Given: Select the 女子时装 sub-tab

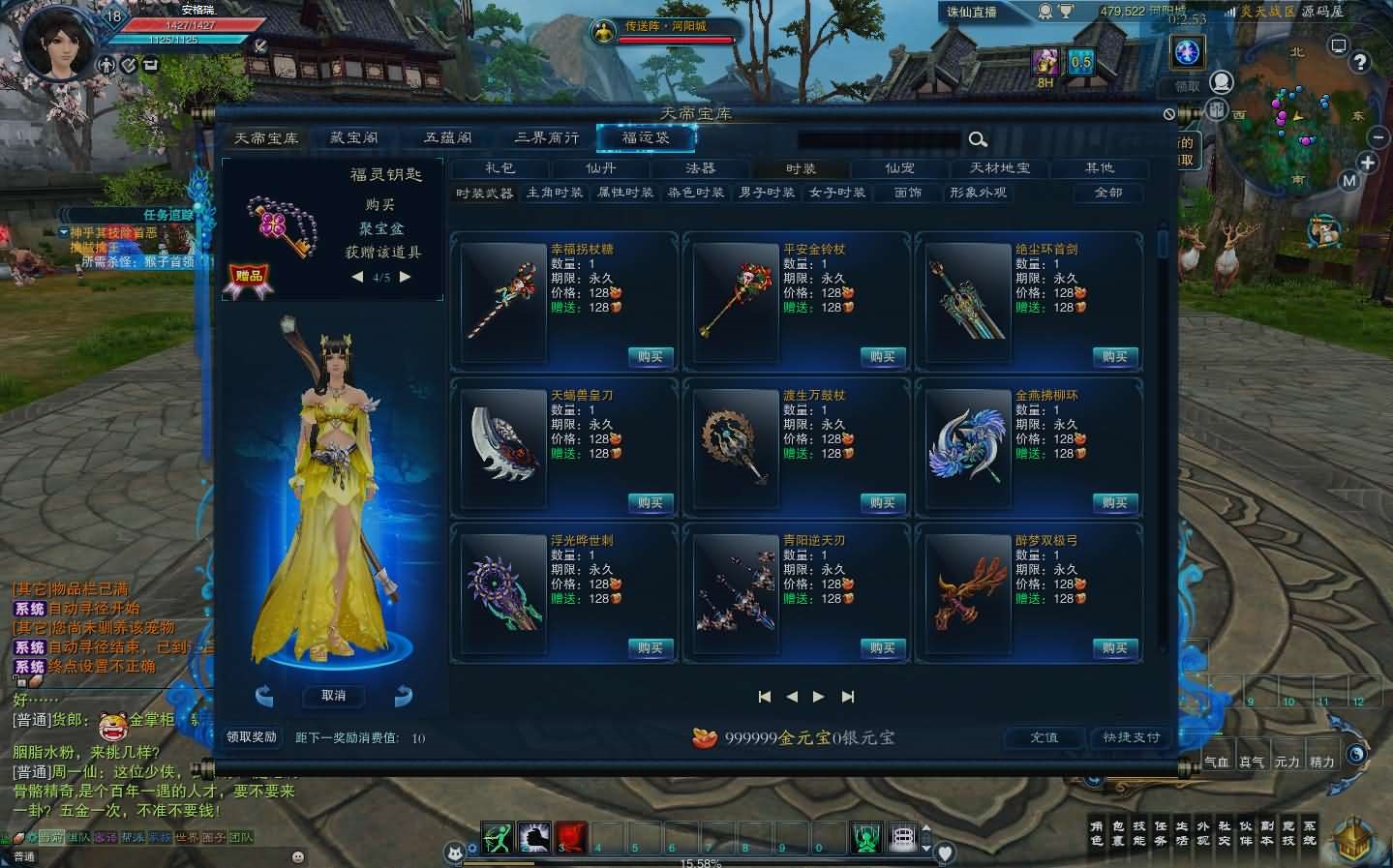Looking at the screenshot, I should pos(836,194).
